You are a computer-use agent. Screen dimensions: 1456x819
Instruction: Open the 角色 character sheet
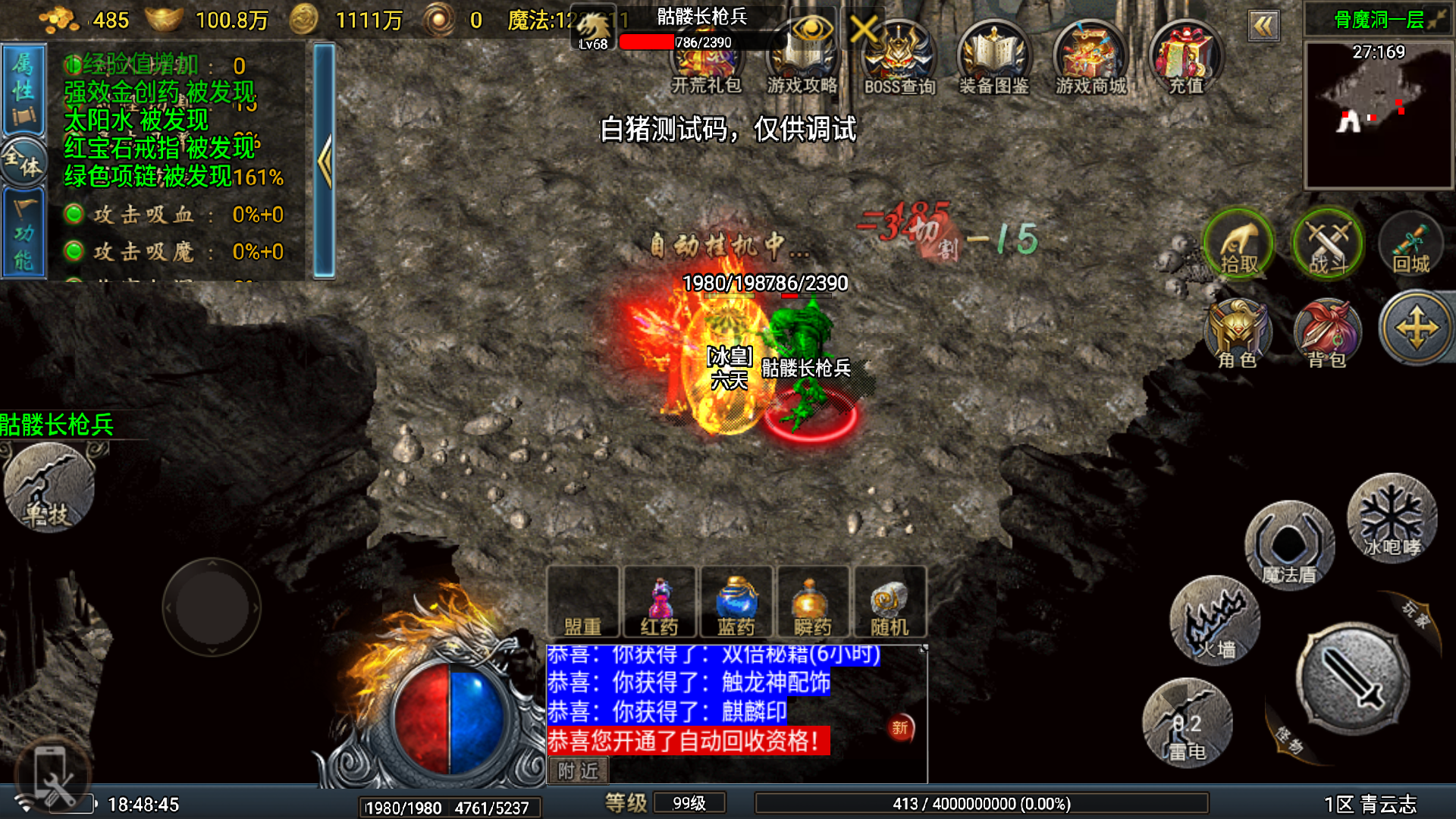pos(1238,334)
